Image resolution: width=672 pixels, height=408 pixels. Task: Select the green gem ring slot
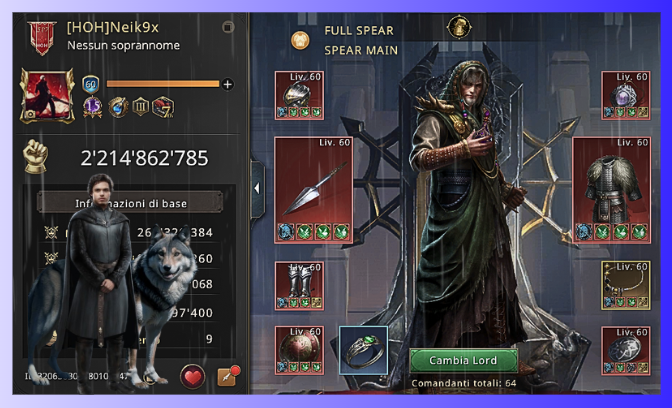click(363, 350)
